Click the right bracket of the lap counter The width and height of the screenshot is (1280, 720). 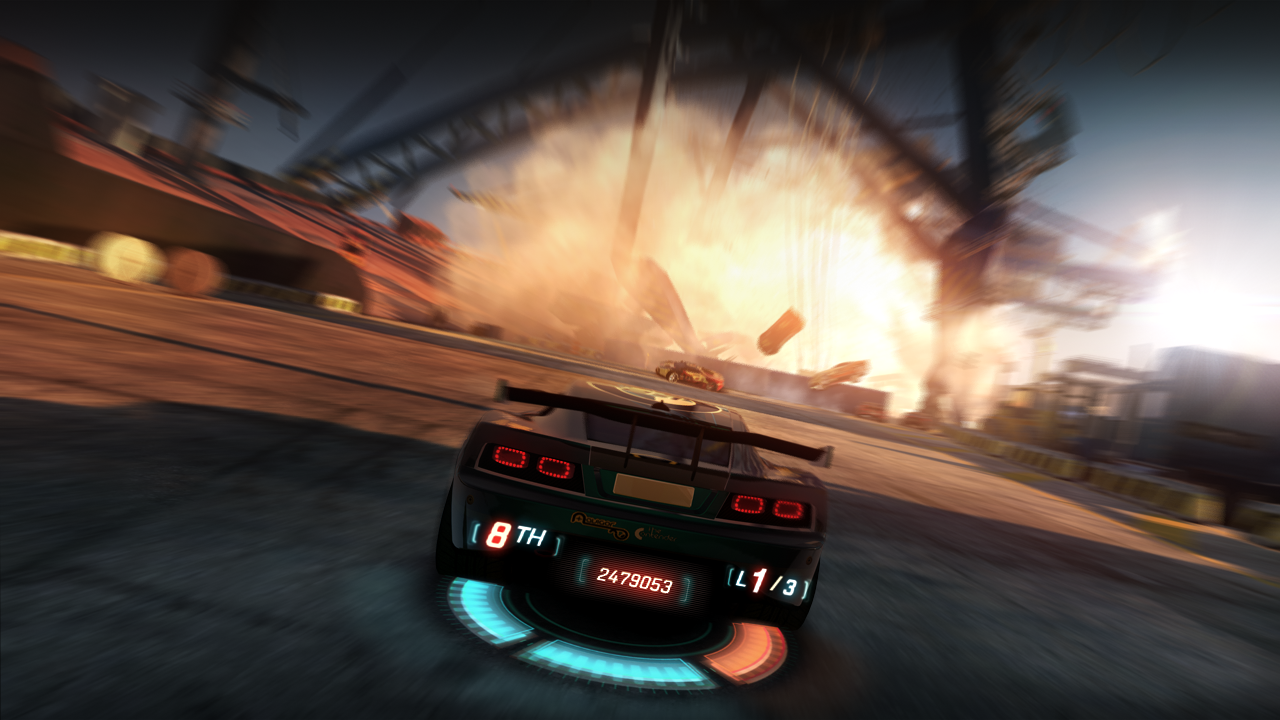806,585
